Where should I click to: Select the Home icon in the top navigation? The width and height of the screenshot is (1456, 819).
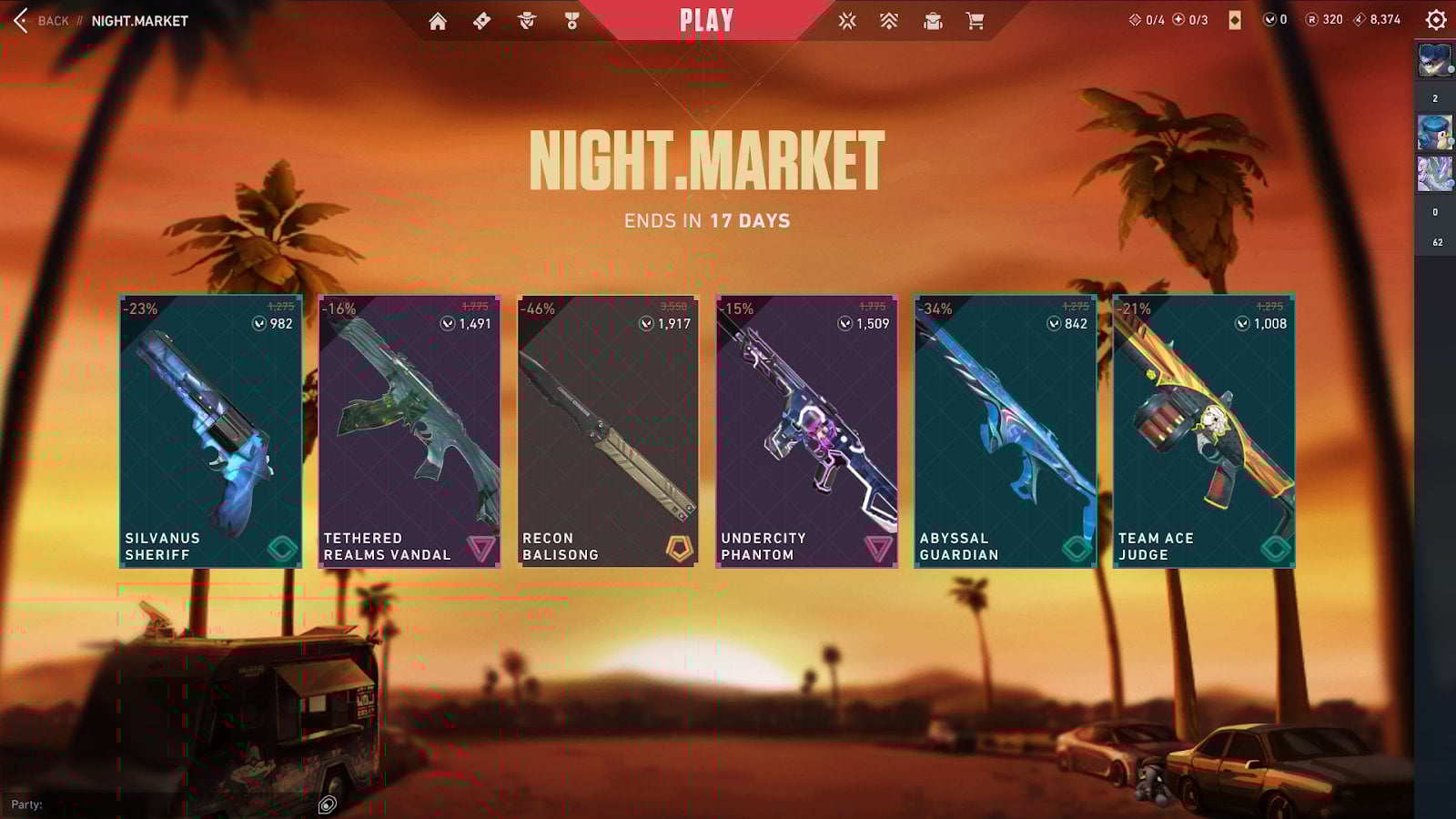click(x=440, y=20)
